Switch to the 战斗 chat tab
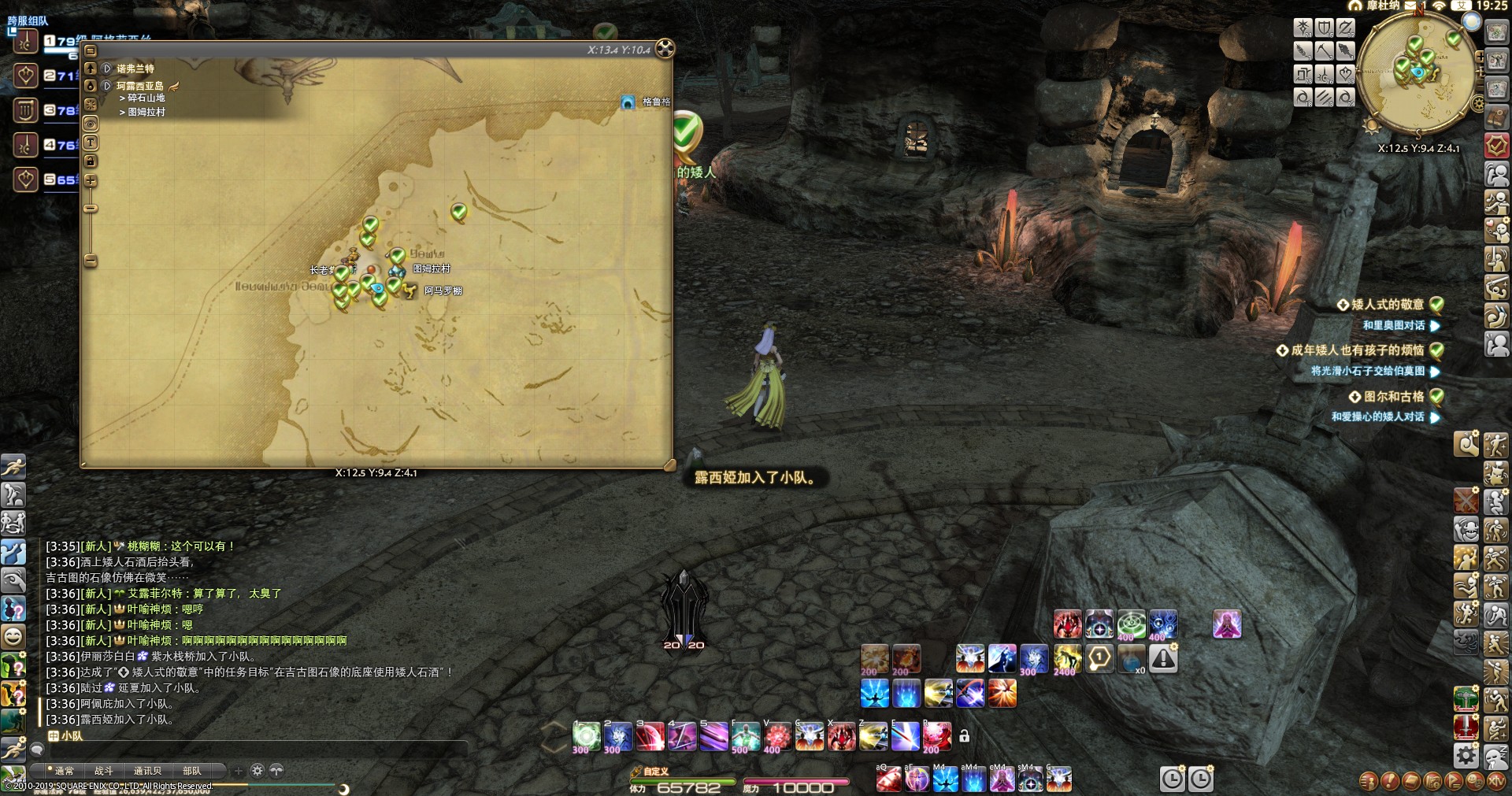Screen dimensions: 1512x796 pos(104,771)
